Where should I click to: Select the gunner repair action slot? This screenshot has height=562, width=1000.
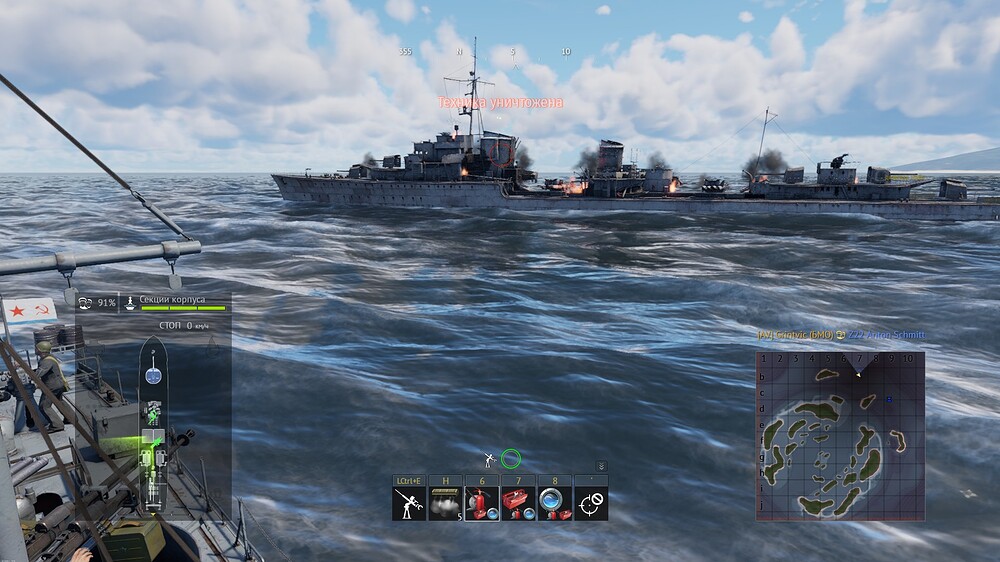pos(409,503)
